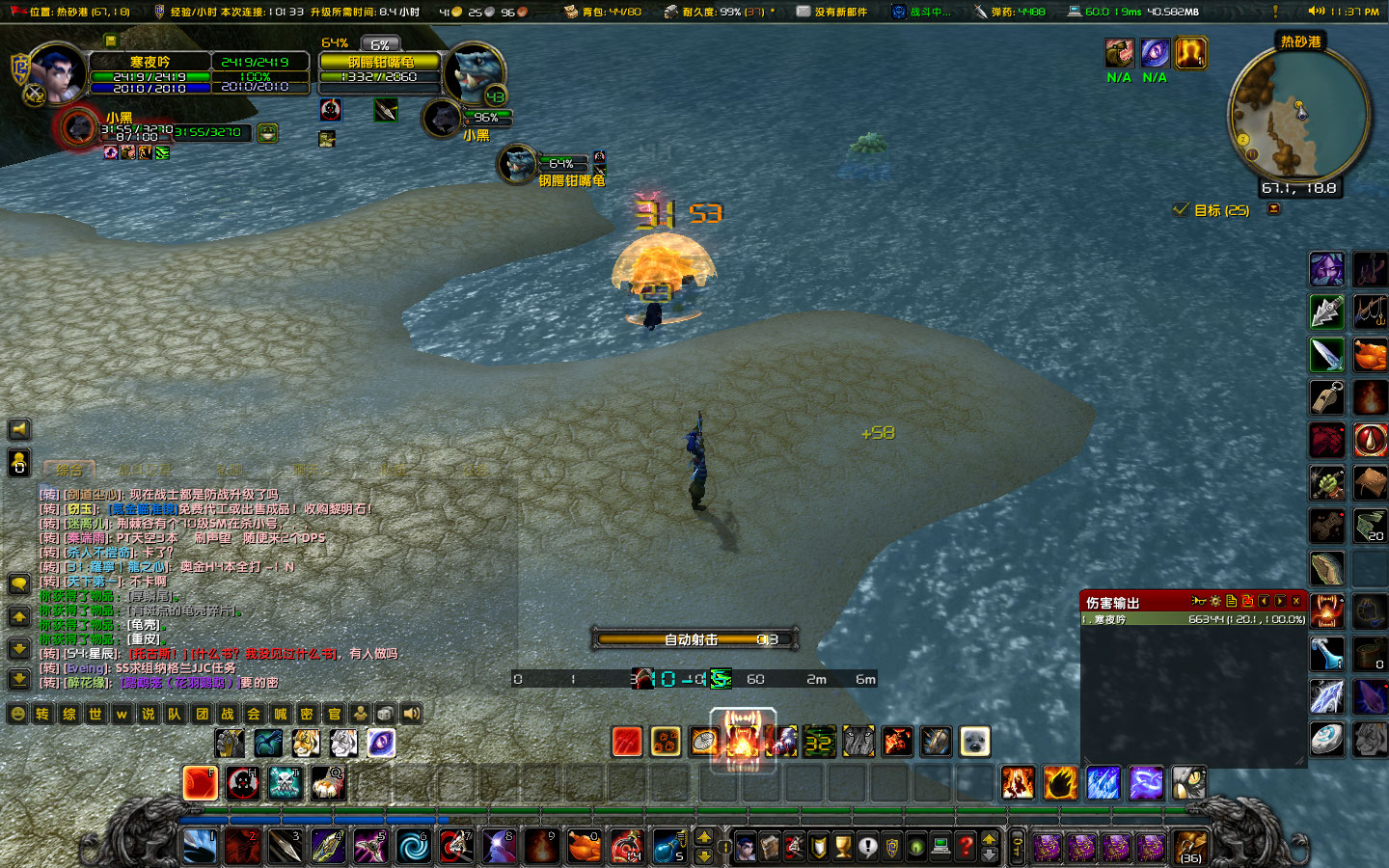Close the 伤害输出 damage meter window
The width and height of the screenshot is (1389, 868).
pos(1296,602)
